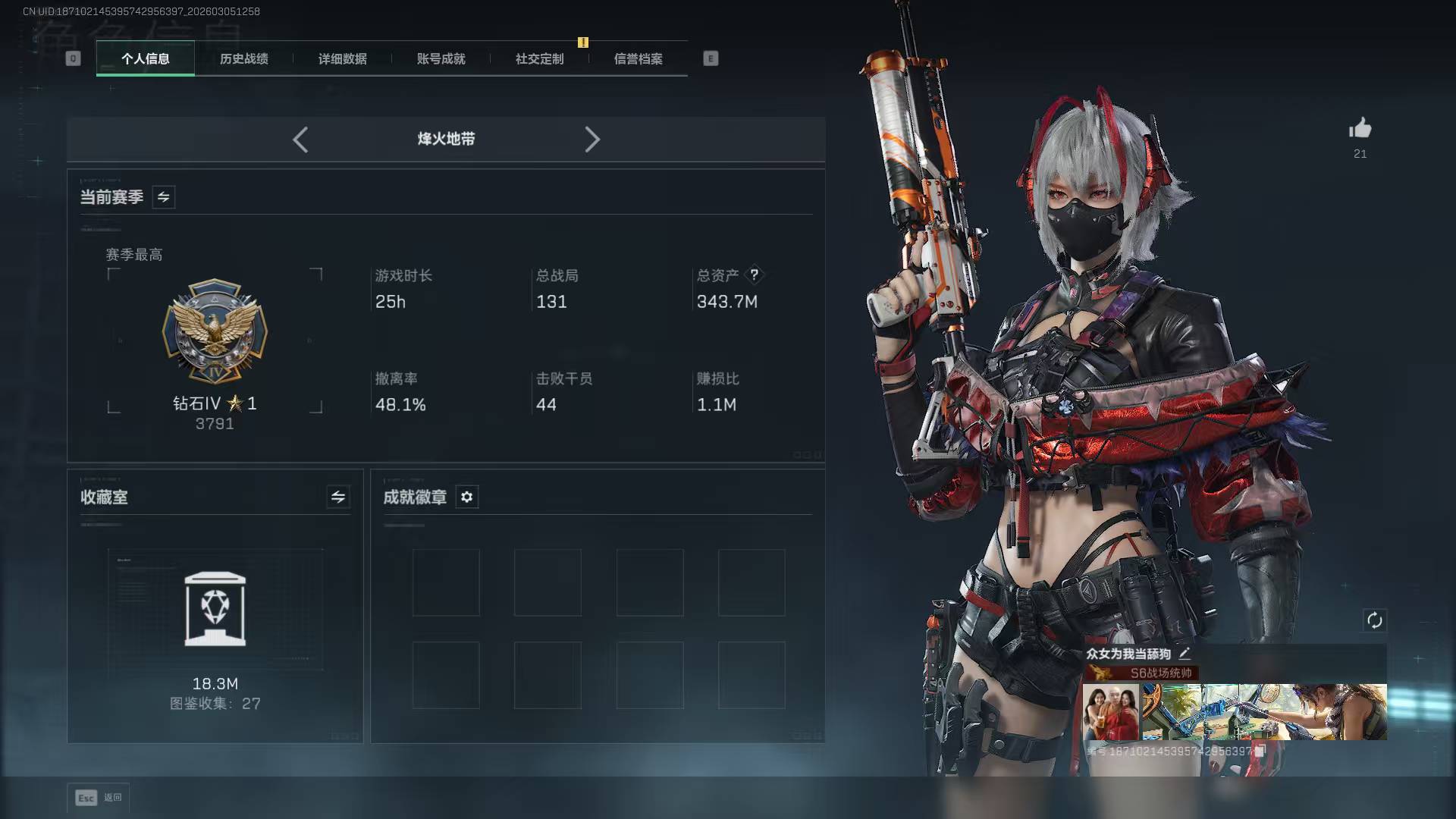
Task: Edit the player name with pencil icon
Action: coord(1185,653)
